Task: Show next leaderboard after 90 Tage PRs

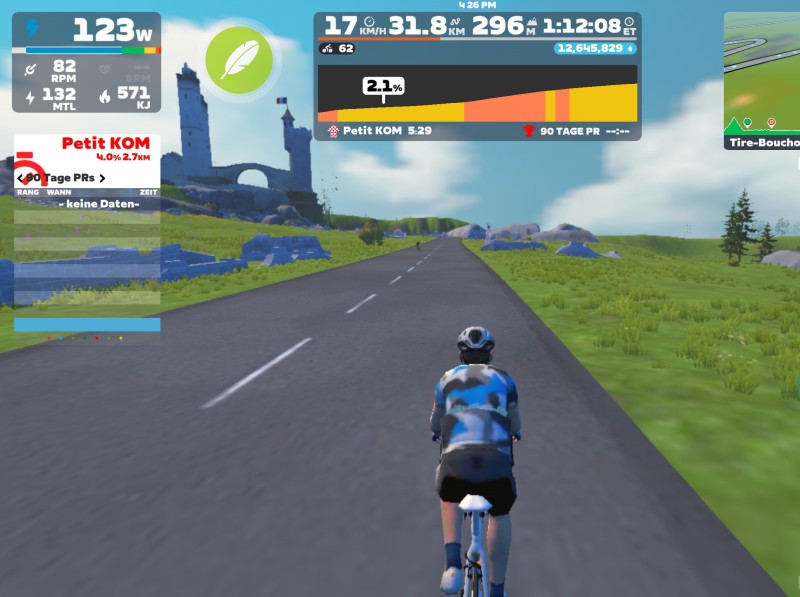Action: [102, 178]
